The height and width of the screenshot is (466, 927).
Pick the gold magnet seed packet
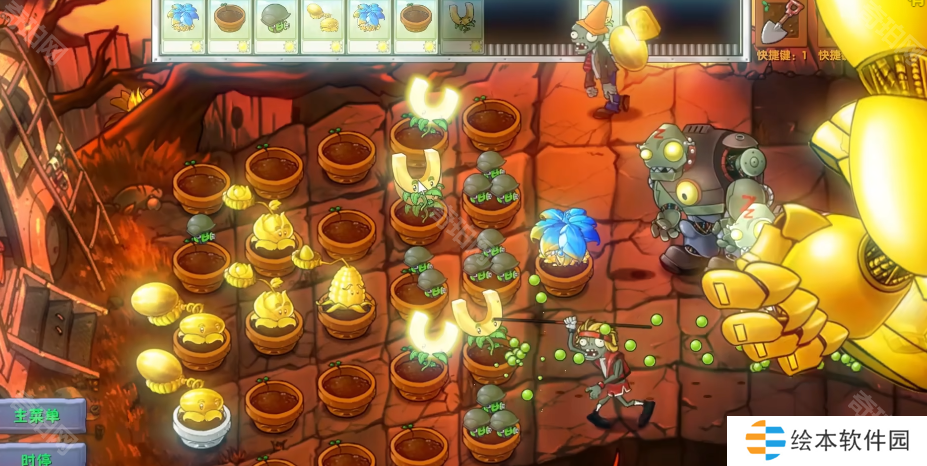(x=462, y=25)
